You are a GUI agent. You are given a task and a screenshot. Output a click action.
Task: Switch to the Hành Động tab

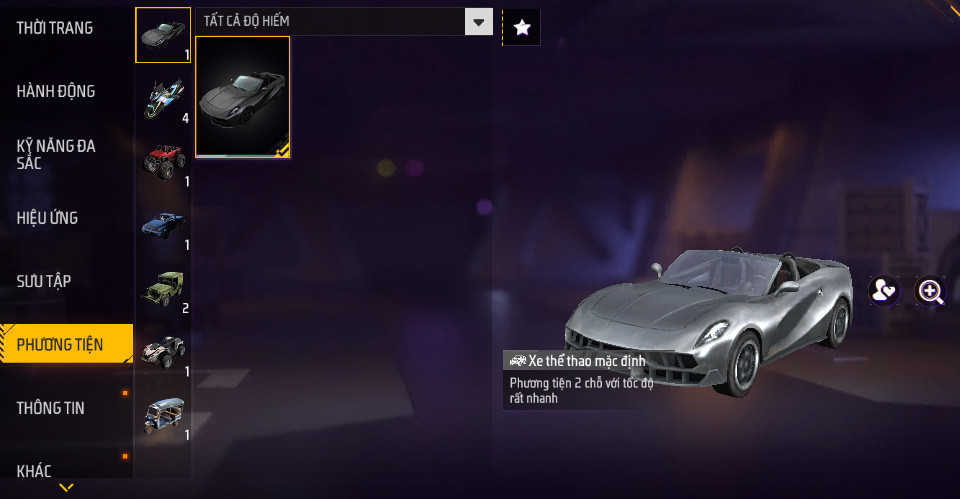pos(56,91)
